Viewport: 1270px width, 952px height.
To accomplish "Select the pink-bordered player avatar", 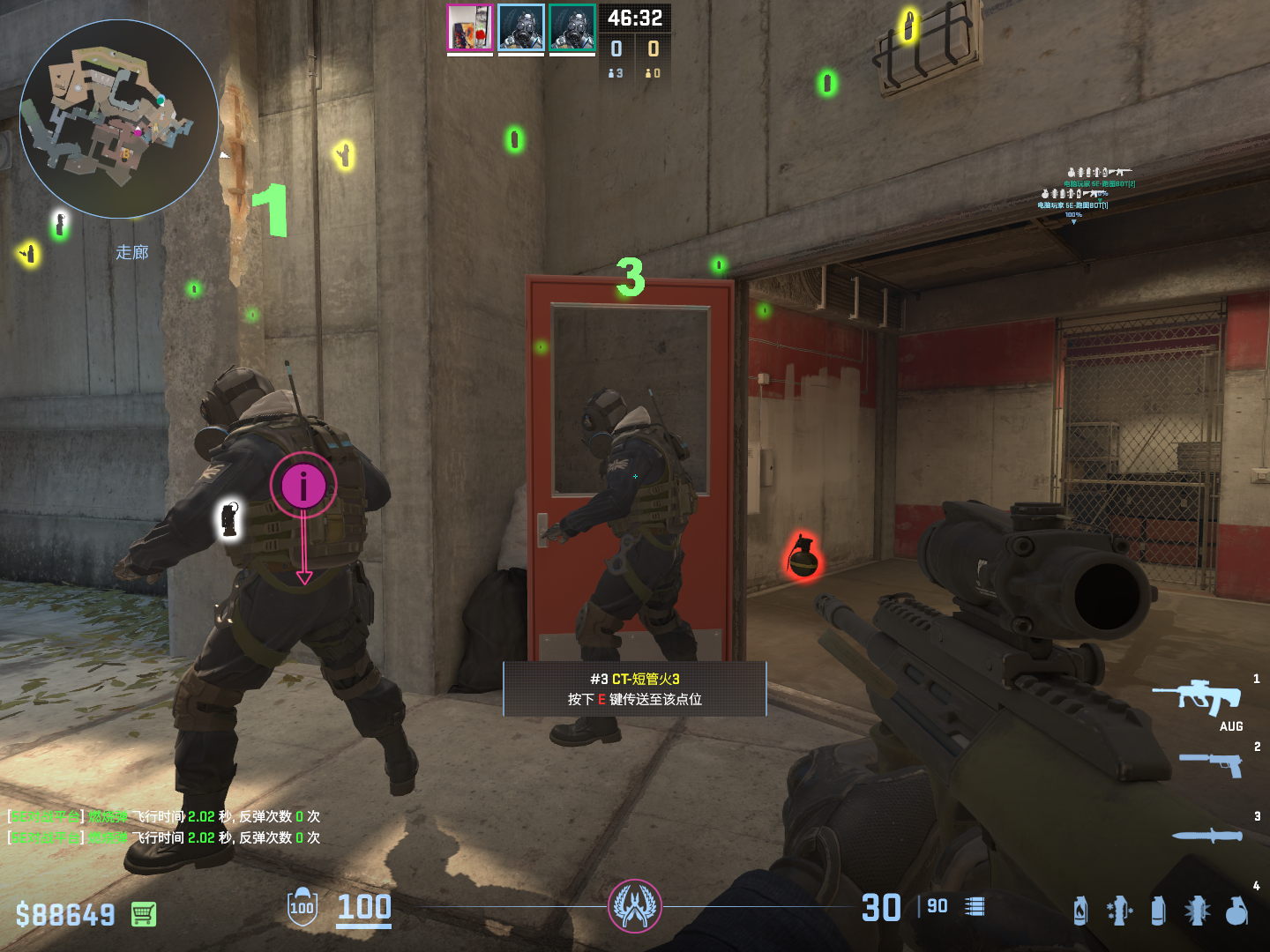I will [x=469, y=27].
